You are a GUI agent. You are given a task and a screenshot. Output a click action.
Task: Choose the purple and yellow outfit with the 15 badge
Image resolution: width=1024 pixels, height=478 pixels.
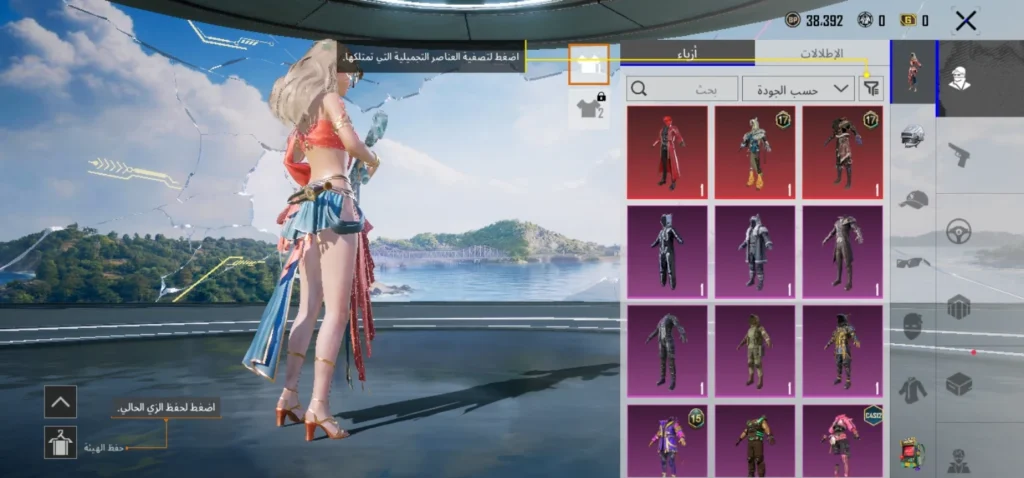pyautogui.click(x=667, y=440)
